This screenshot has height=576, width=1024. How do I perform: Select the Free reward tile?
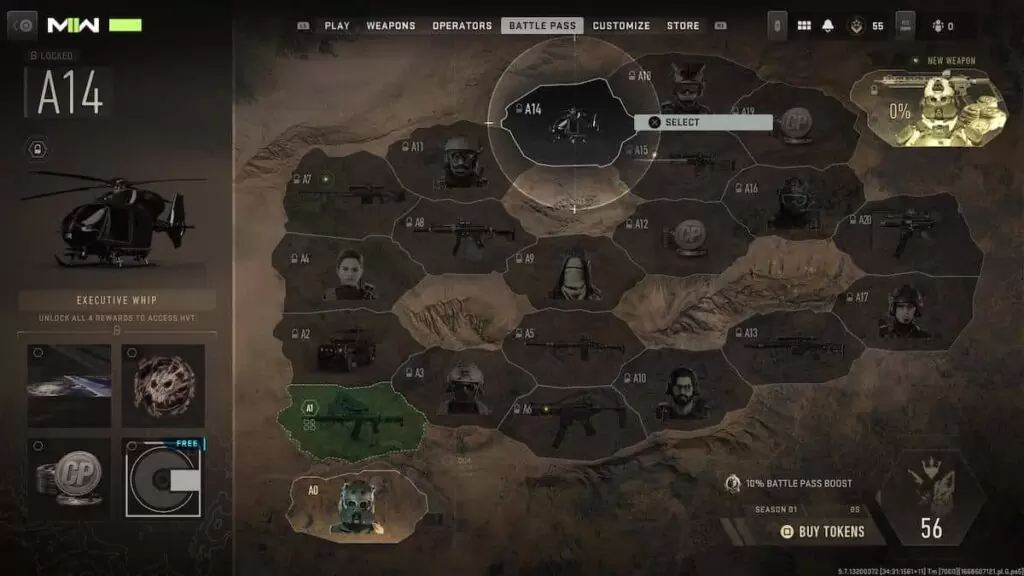pos(163,477)
